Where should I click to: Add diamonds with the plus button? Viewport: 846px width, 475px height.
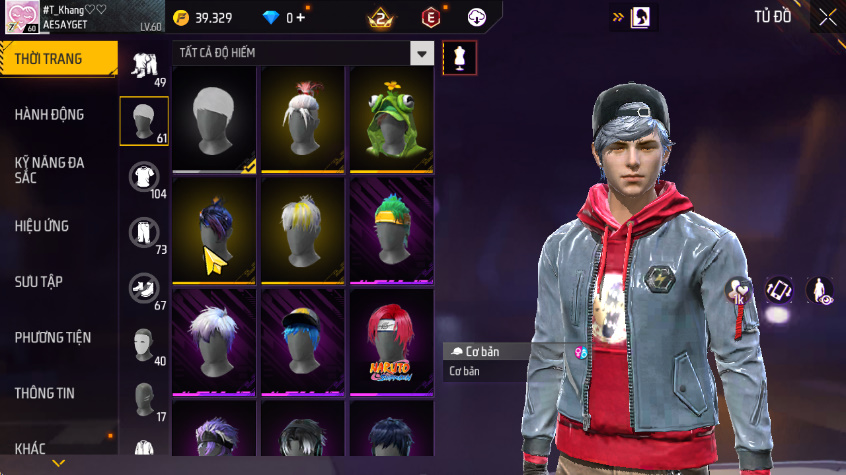point(300,18)
